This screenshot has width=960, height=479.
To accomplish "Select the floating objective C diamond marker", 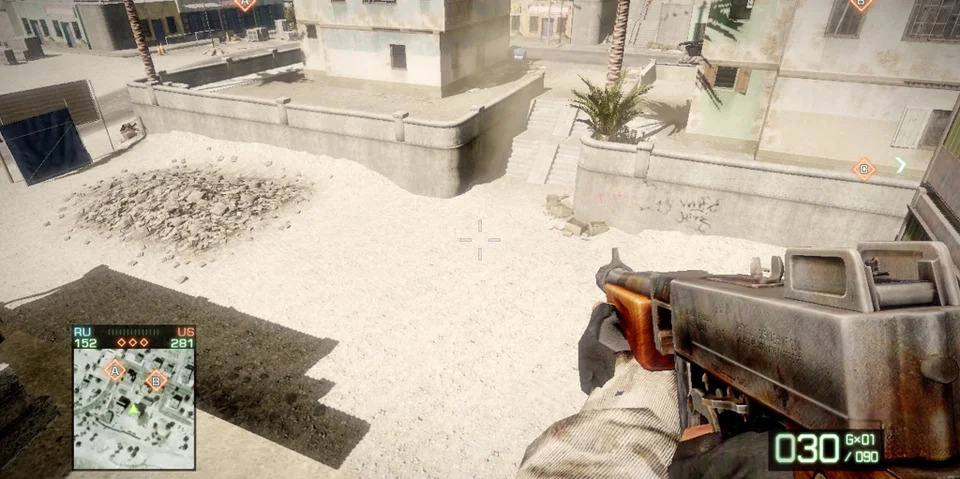I will (x=864, y=169).
